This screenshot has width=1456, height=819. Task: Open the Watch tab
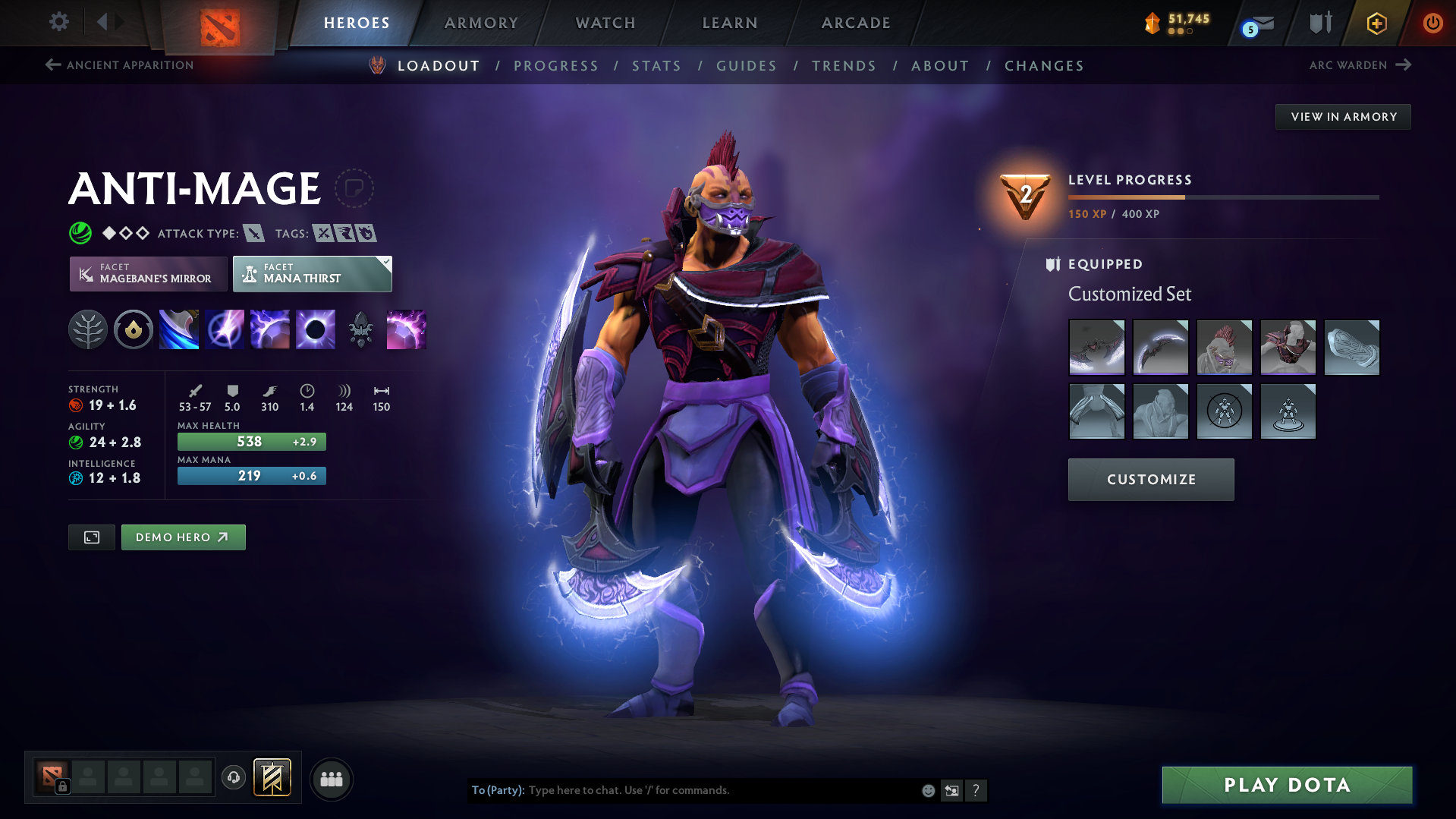coord(605,23)
